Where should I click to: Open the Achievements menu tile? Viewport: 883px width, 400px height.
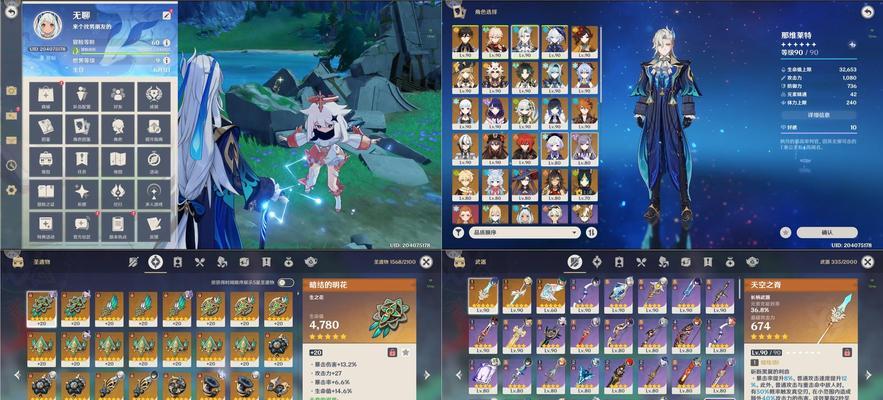[x=153, y=95]
